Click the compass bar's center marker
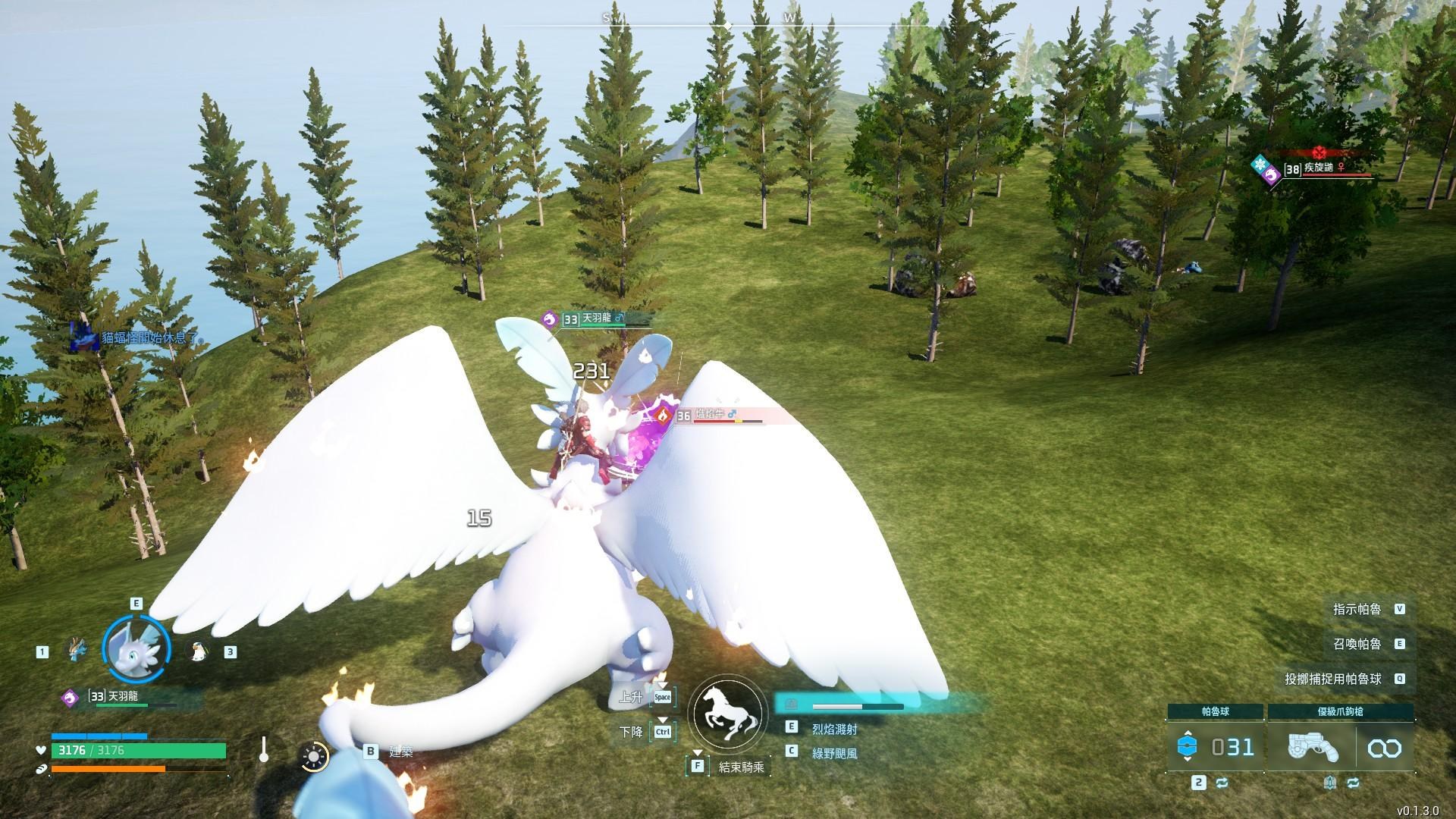The width and height of the screenshot is (1456, 819). [x=728, y=26]
